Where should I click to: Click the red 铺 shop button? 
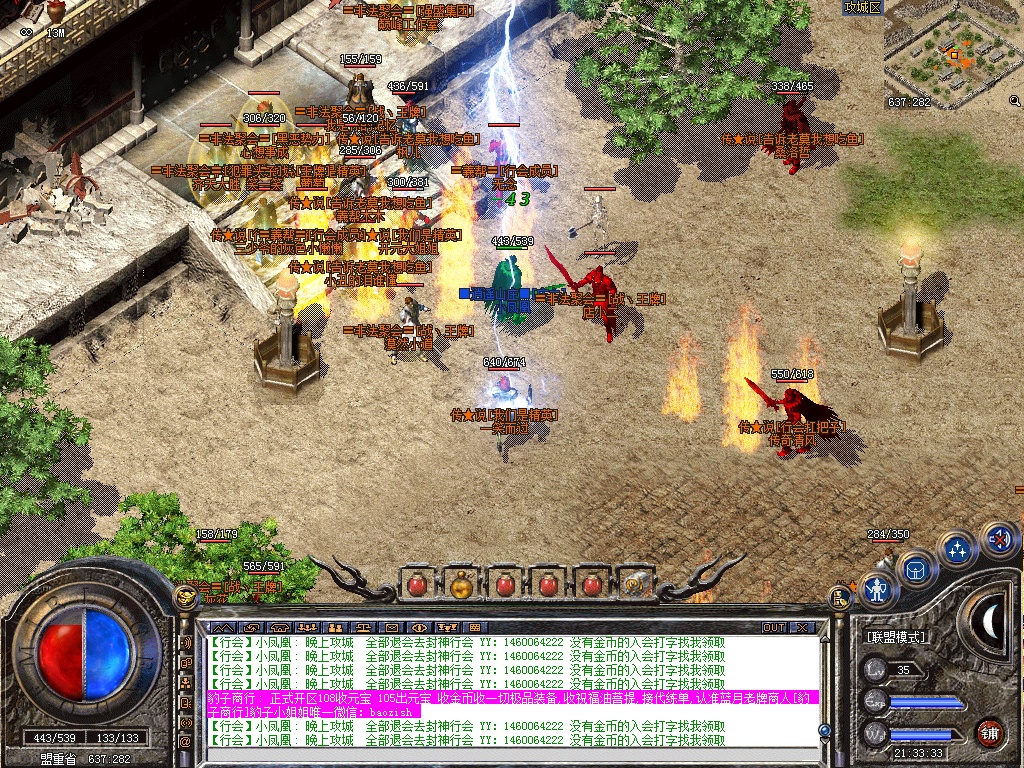pyautogui.click(x=990, y=731)
